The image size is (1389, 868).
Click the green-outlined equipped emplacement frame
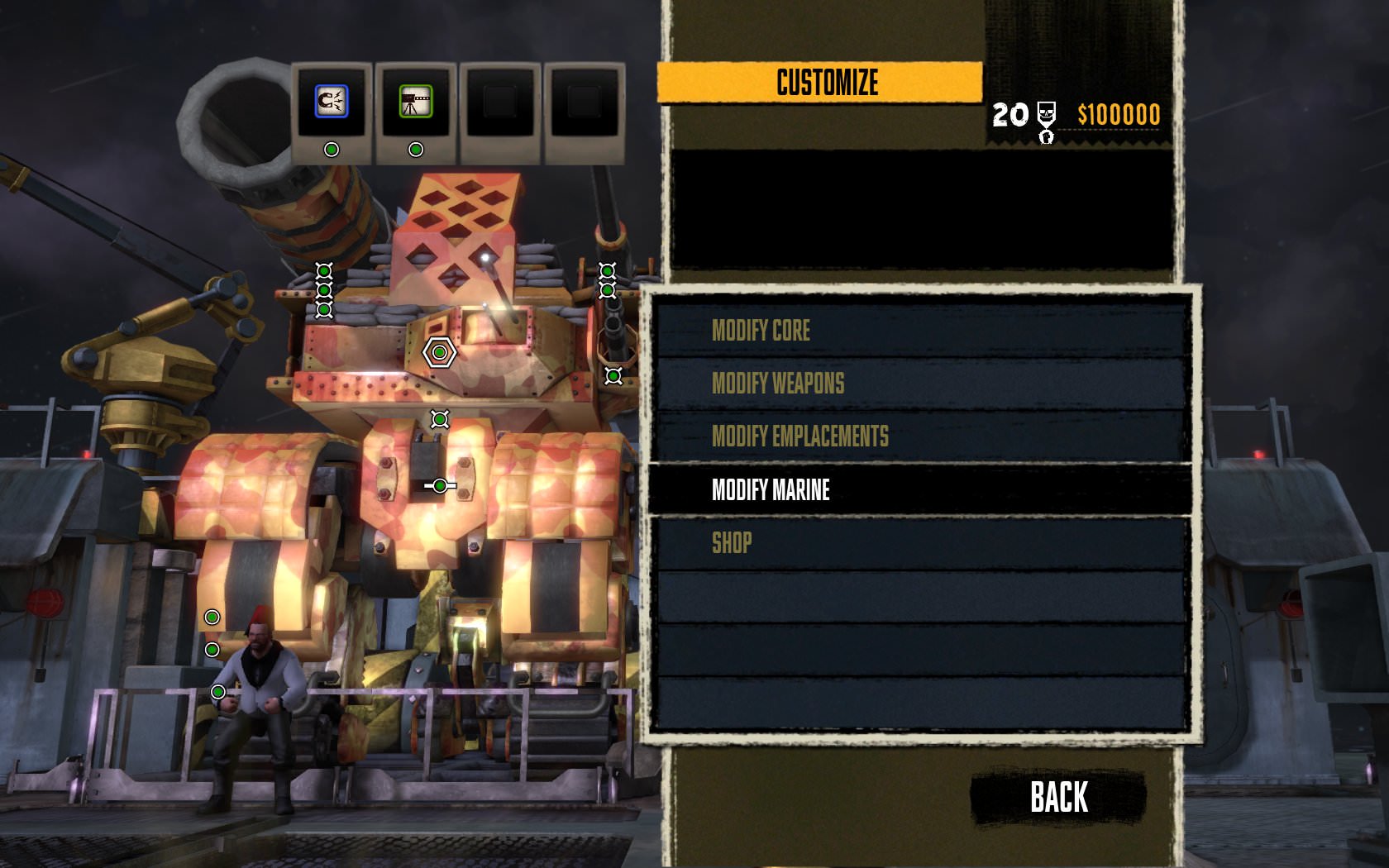click(416, 102)
